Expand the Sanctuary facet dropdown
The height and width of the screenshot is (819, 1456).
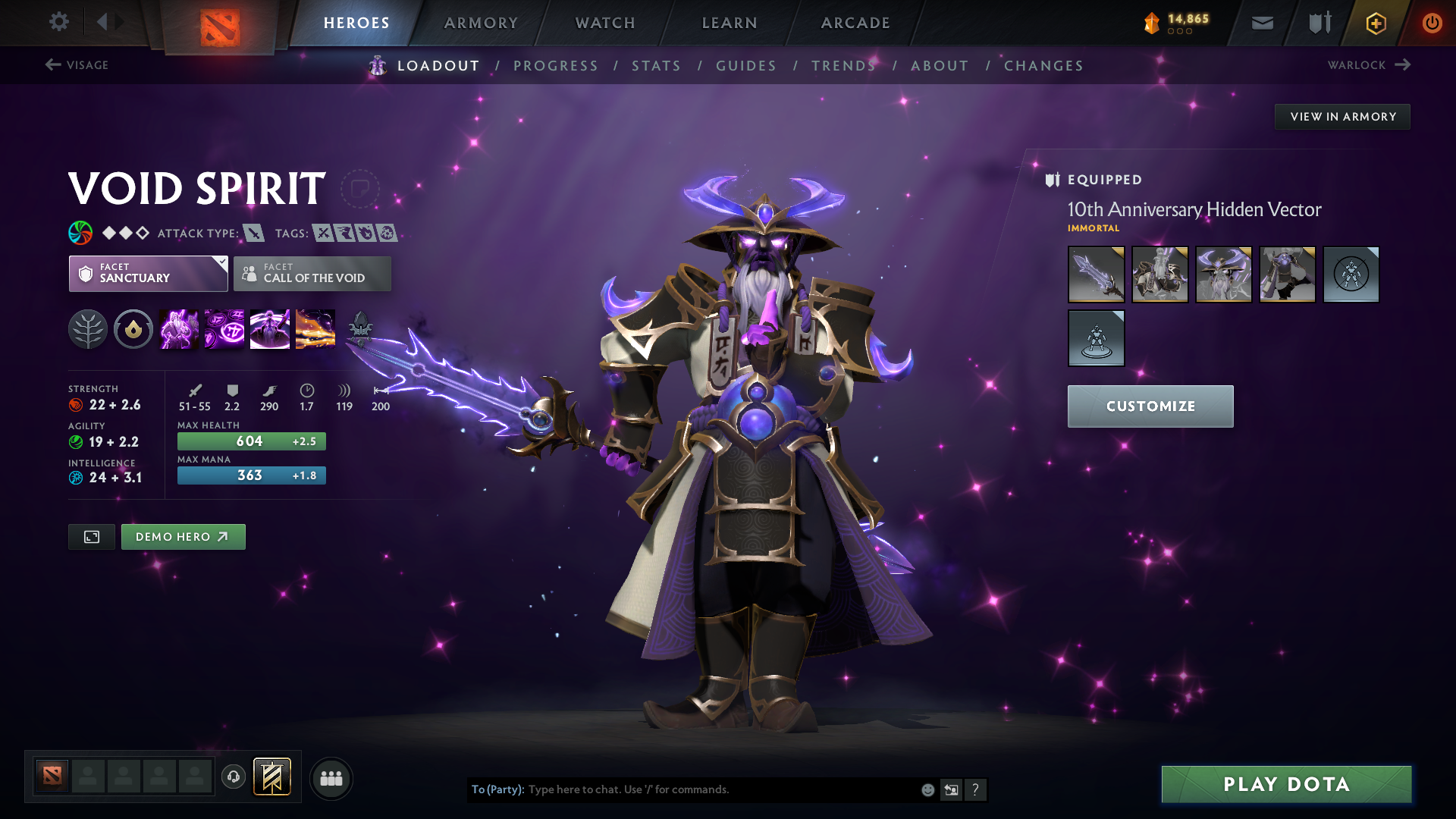(x=148, y=274)
